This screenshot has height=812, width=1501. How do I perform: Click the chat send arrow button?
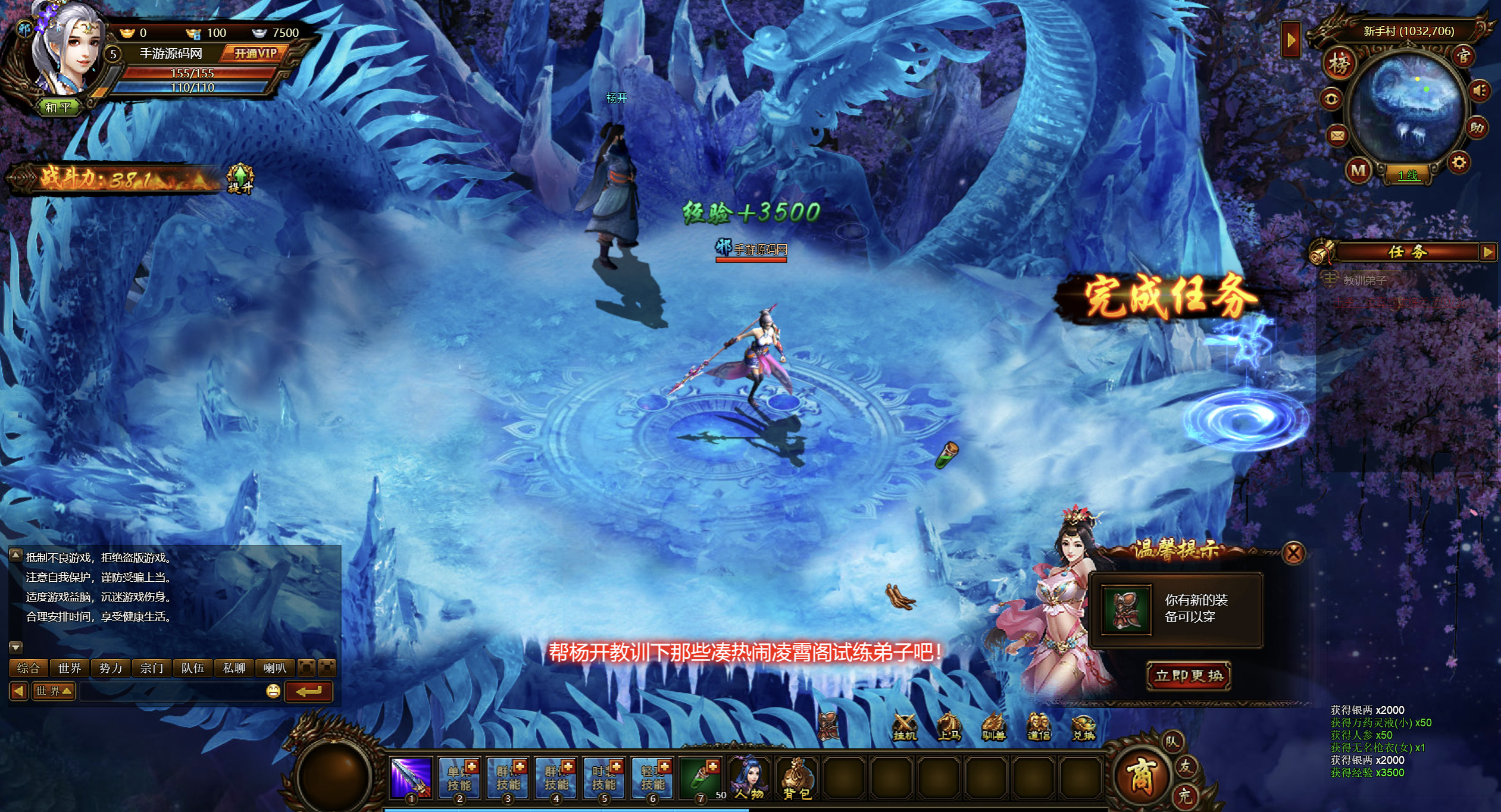coord(308,691)
